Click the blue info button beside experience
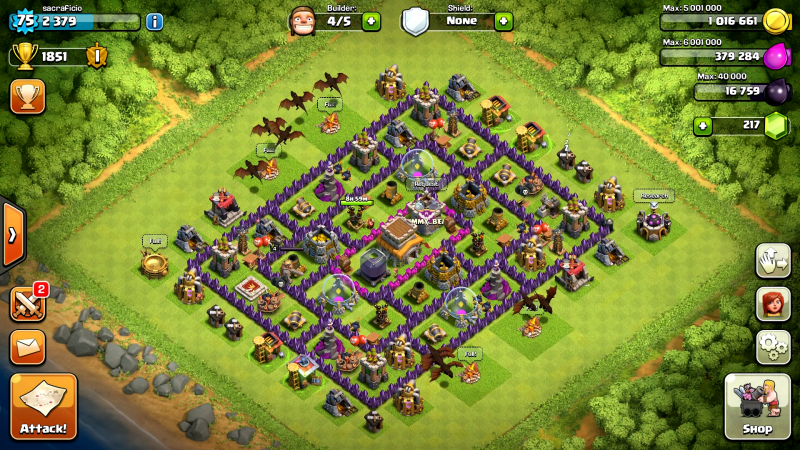The height and width of the screenshot is (450, 800). click(x=155, y=21)
